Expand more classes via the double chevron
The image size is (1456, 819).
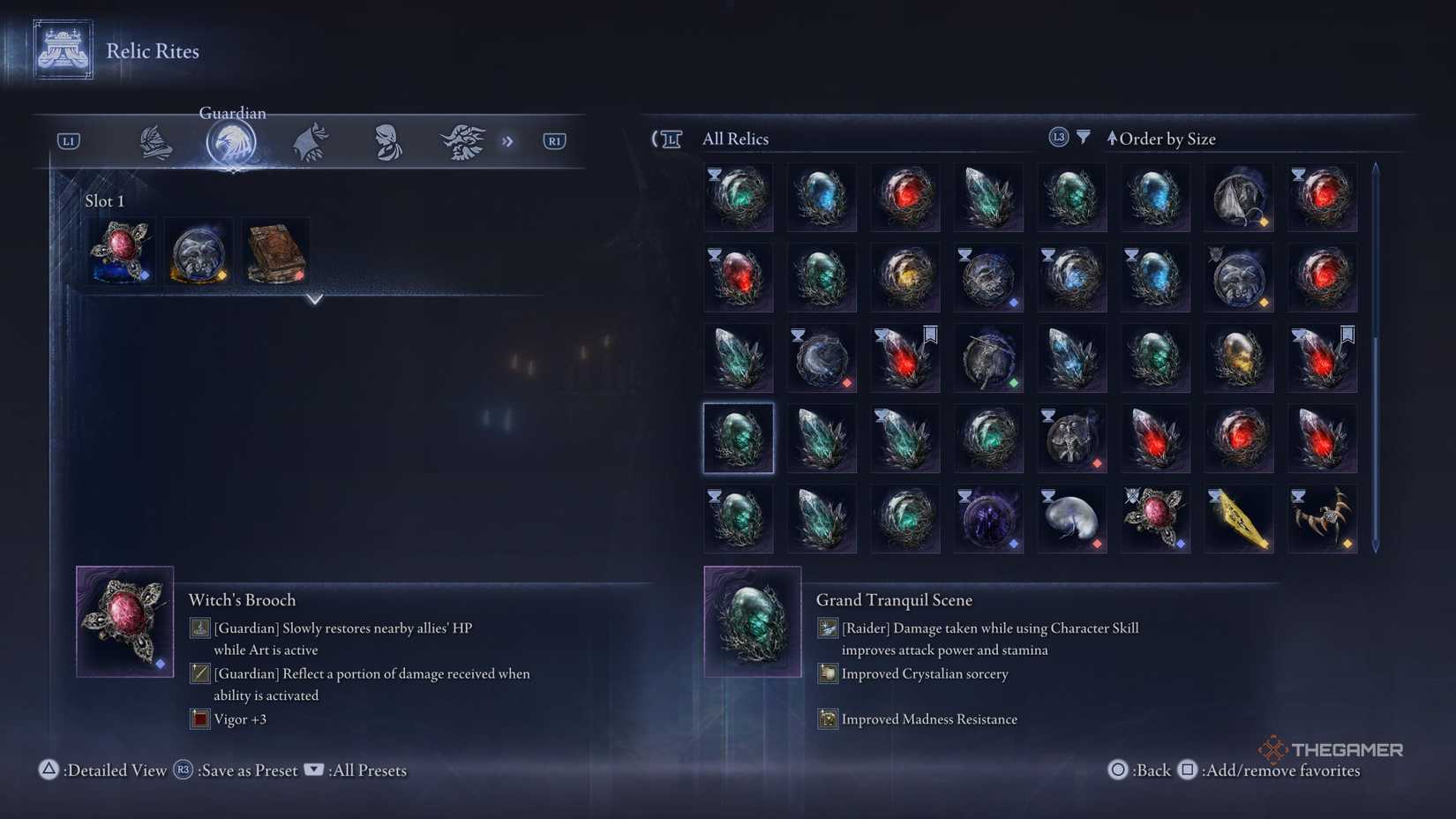click(x=509, y=140)
